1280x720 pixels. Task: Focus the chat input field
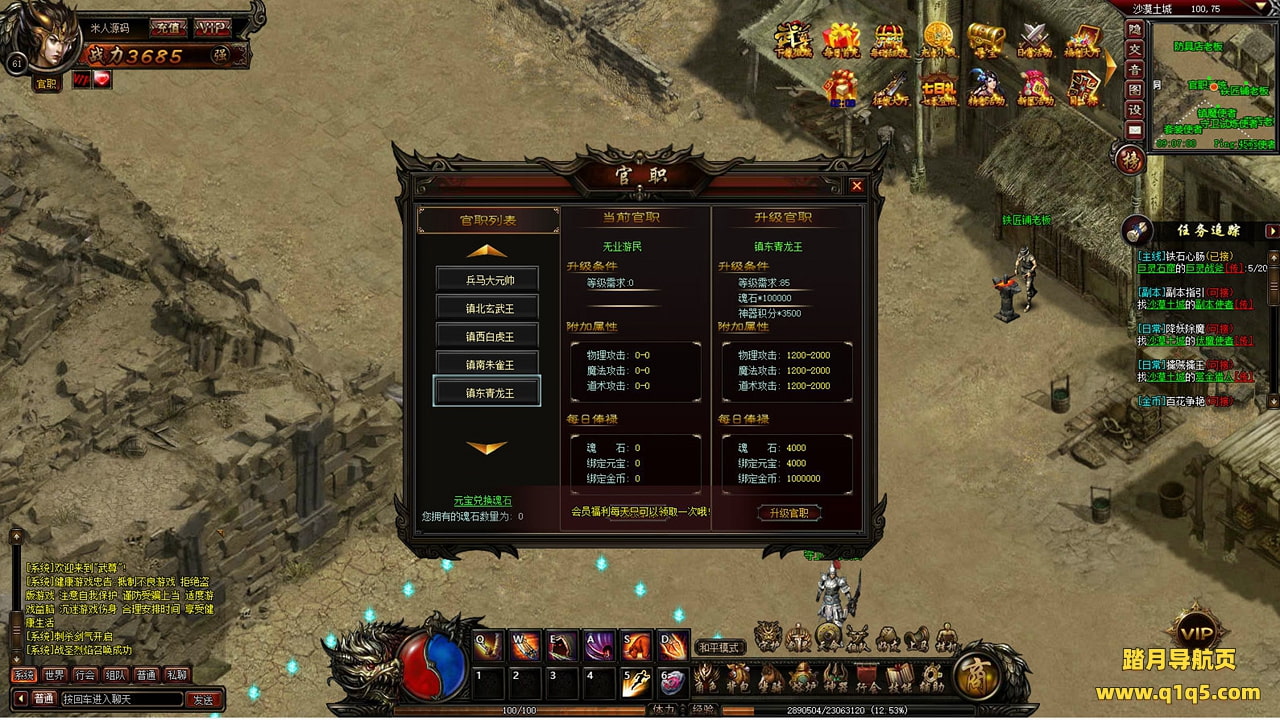[x=122, y=699]
